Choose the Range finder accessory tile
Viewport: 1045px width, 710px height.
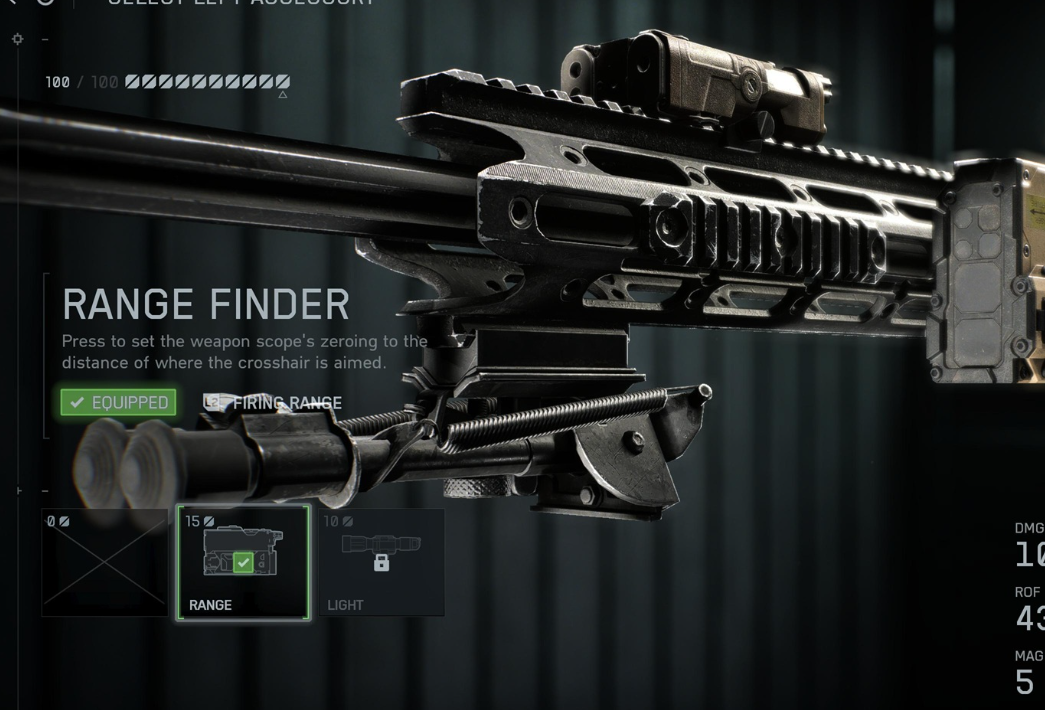pyautogui.click(x=243, y=561)
